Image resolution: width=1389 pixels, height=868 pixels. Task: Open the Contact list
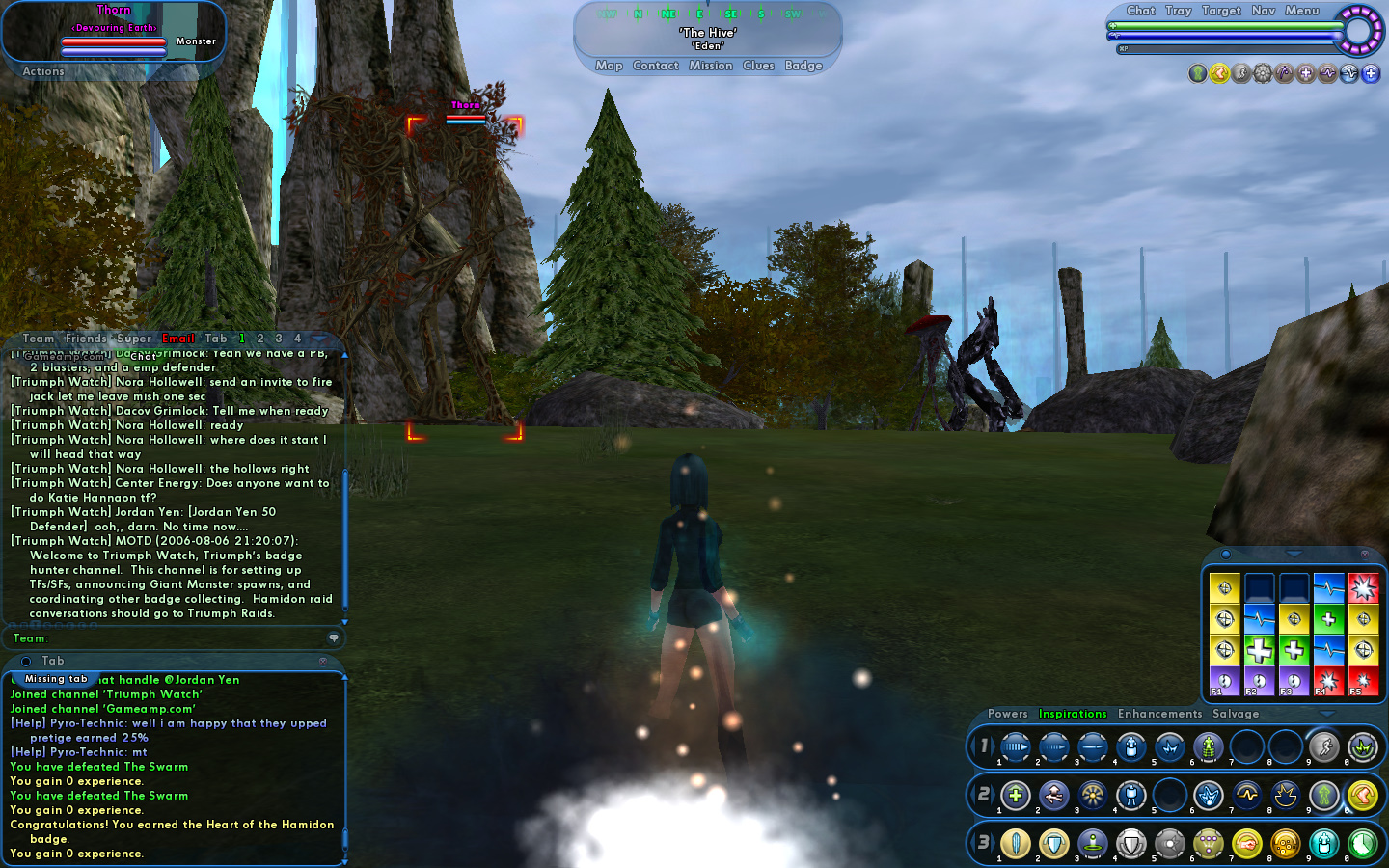[656, 66]
